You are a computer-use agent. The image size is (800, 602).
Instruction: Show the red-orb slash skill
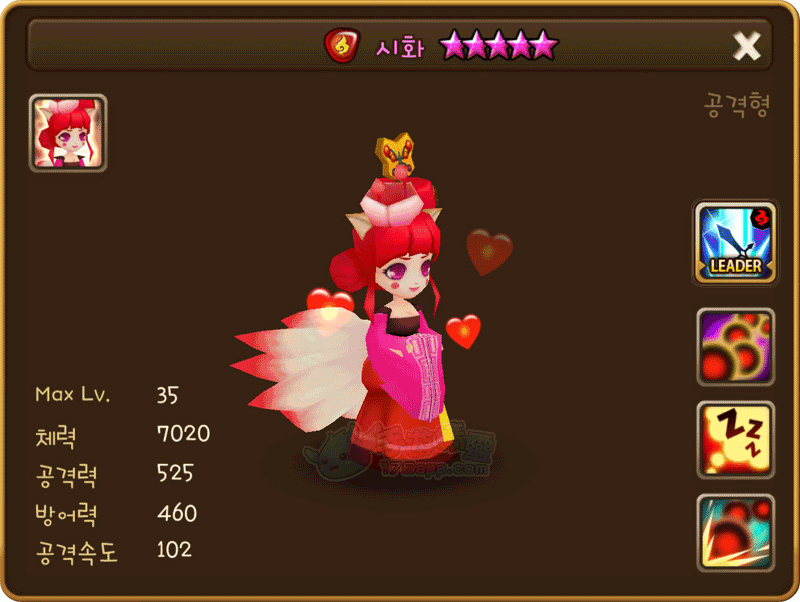point(735,534)
